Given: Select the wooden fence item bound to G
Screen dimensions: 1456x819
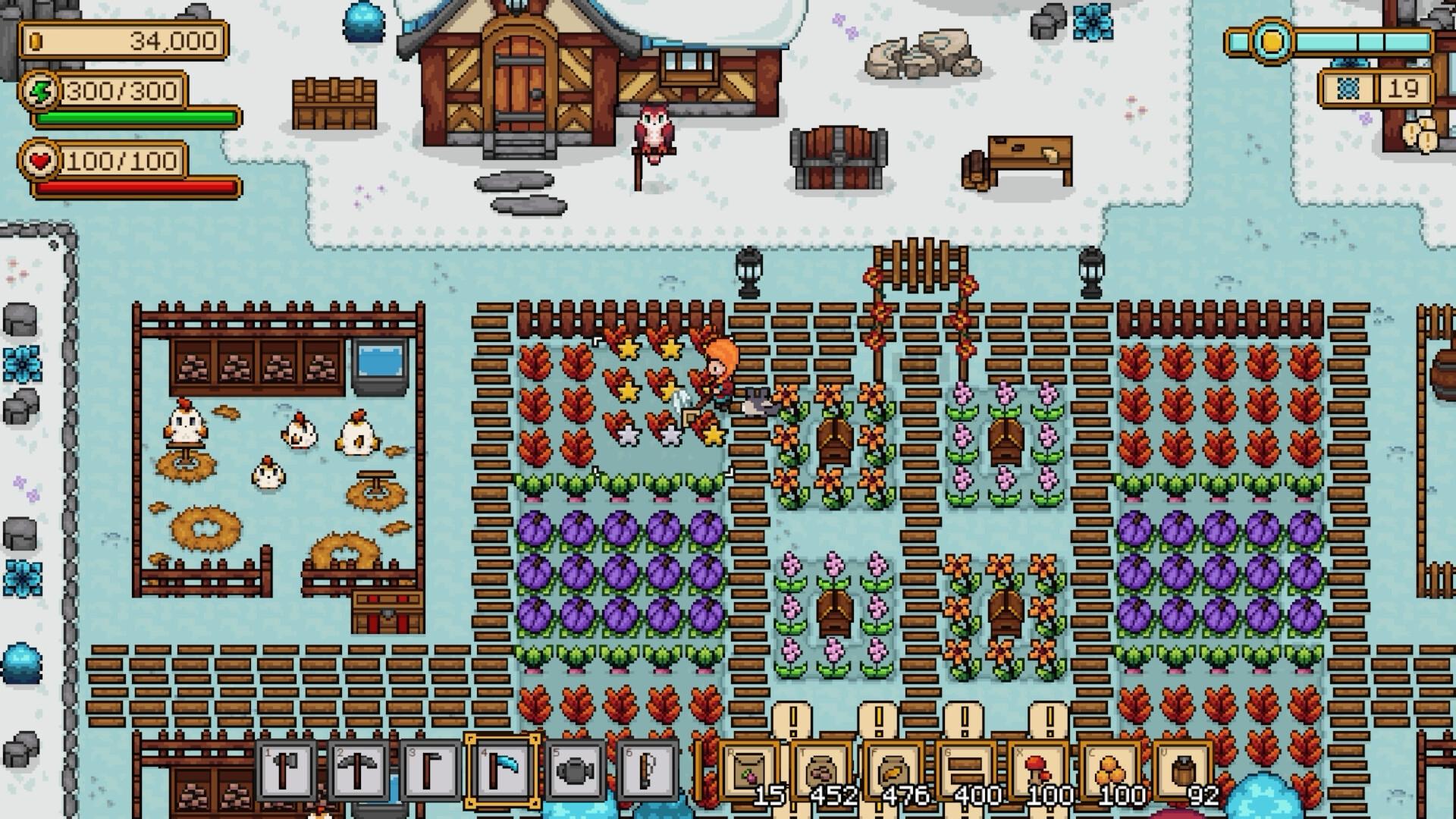Looking at the screenshot, I should point(965,772).
